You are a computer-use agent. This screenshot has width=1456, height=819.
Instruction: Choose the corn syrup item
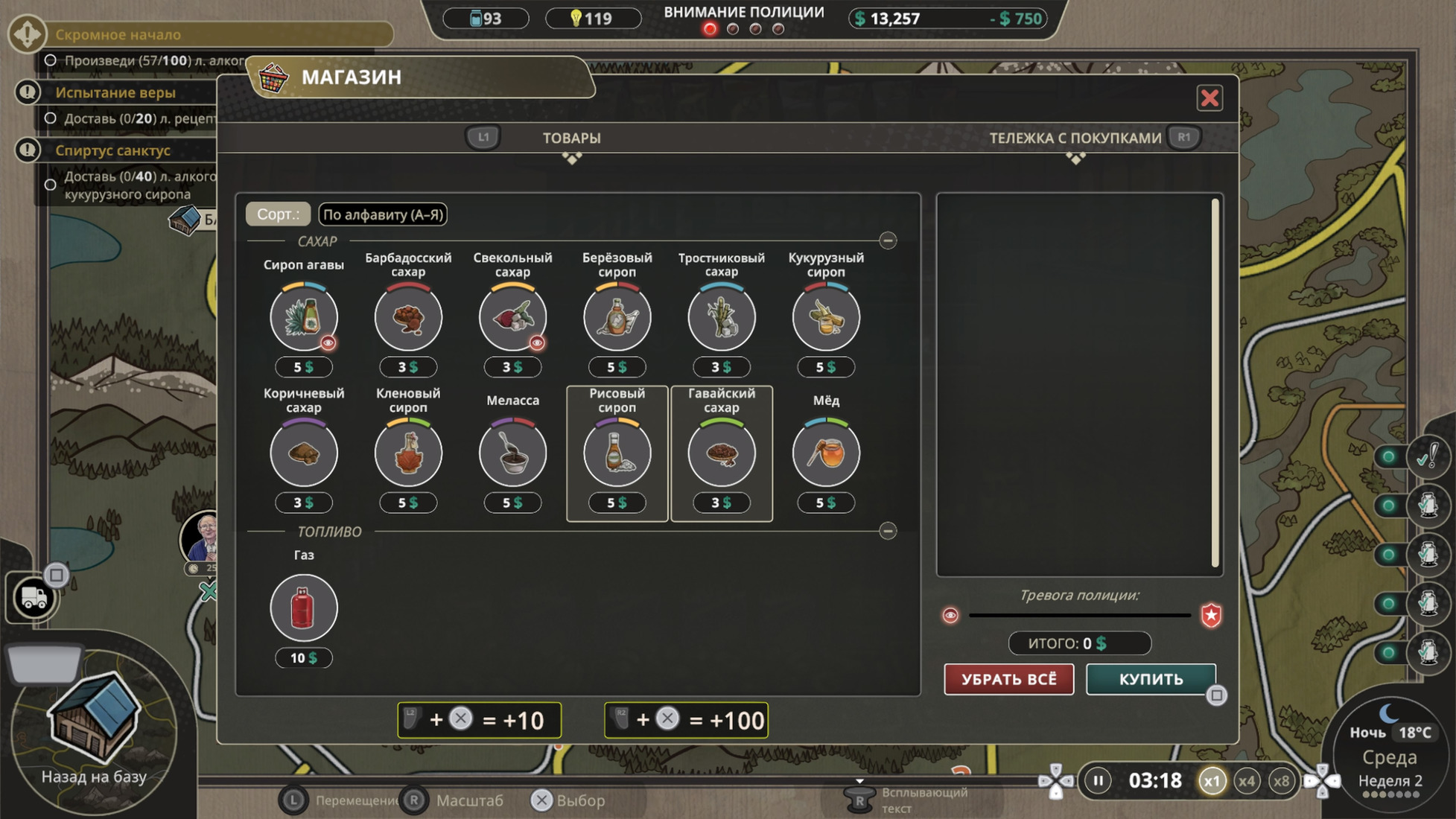826,318
